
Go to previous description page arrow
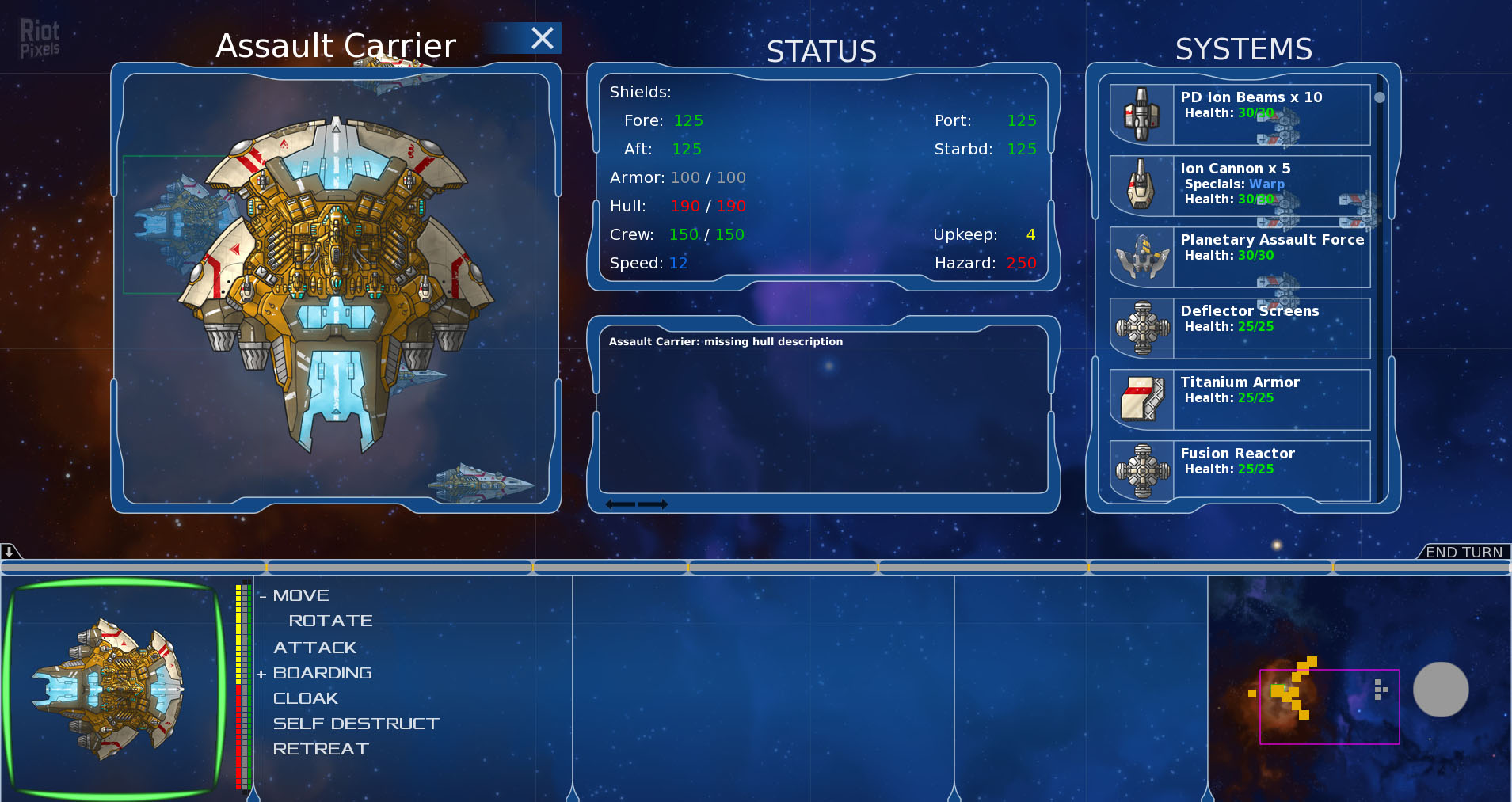(620, 504)
